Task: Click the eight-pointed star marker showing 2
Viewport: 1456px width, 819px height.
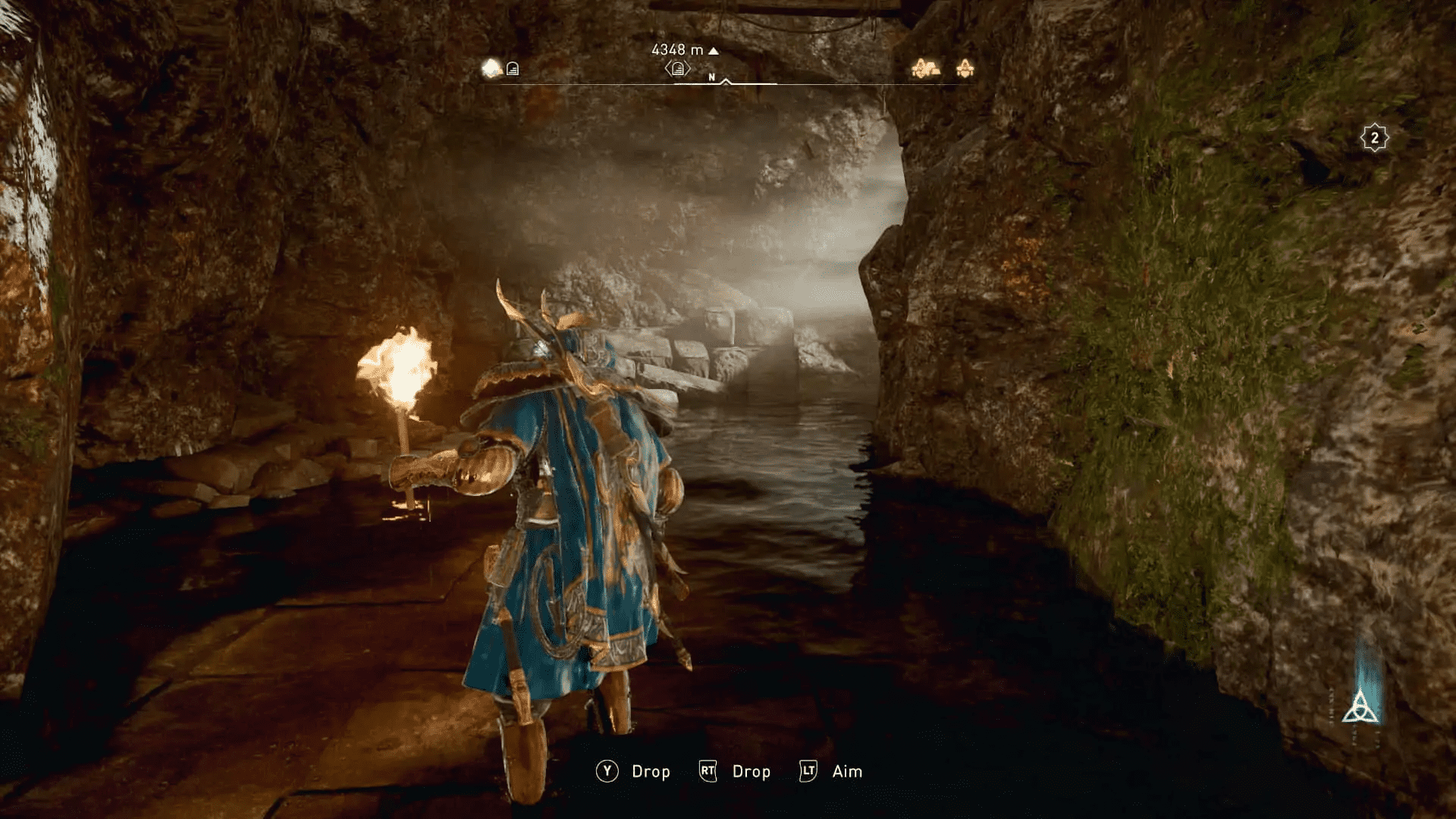Action: pos(1375,136)
